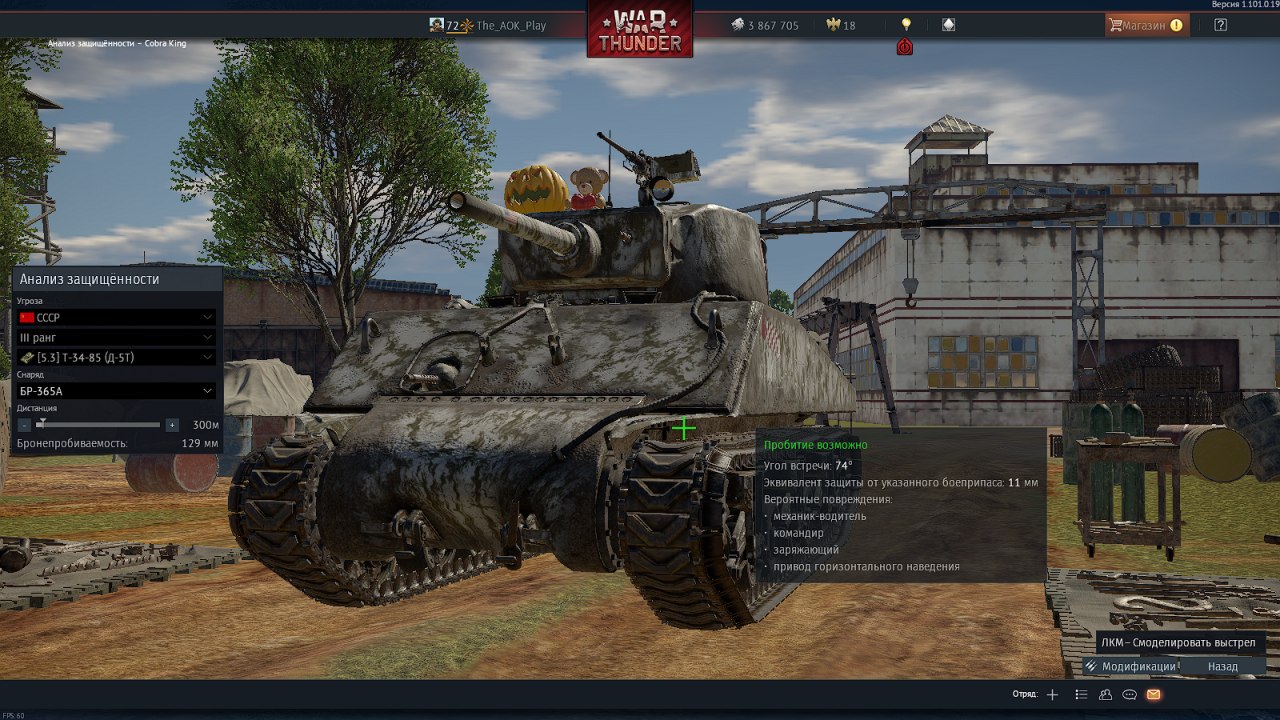1280x720 pixels.
Task: Open the help question mark button
Action: (x=1220, y=25)
